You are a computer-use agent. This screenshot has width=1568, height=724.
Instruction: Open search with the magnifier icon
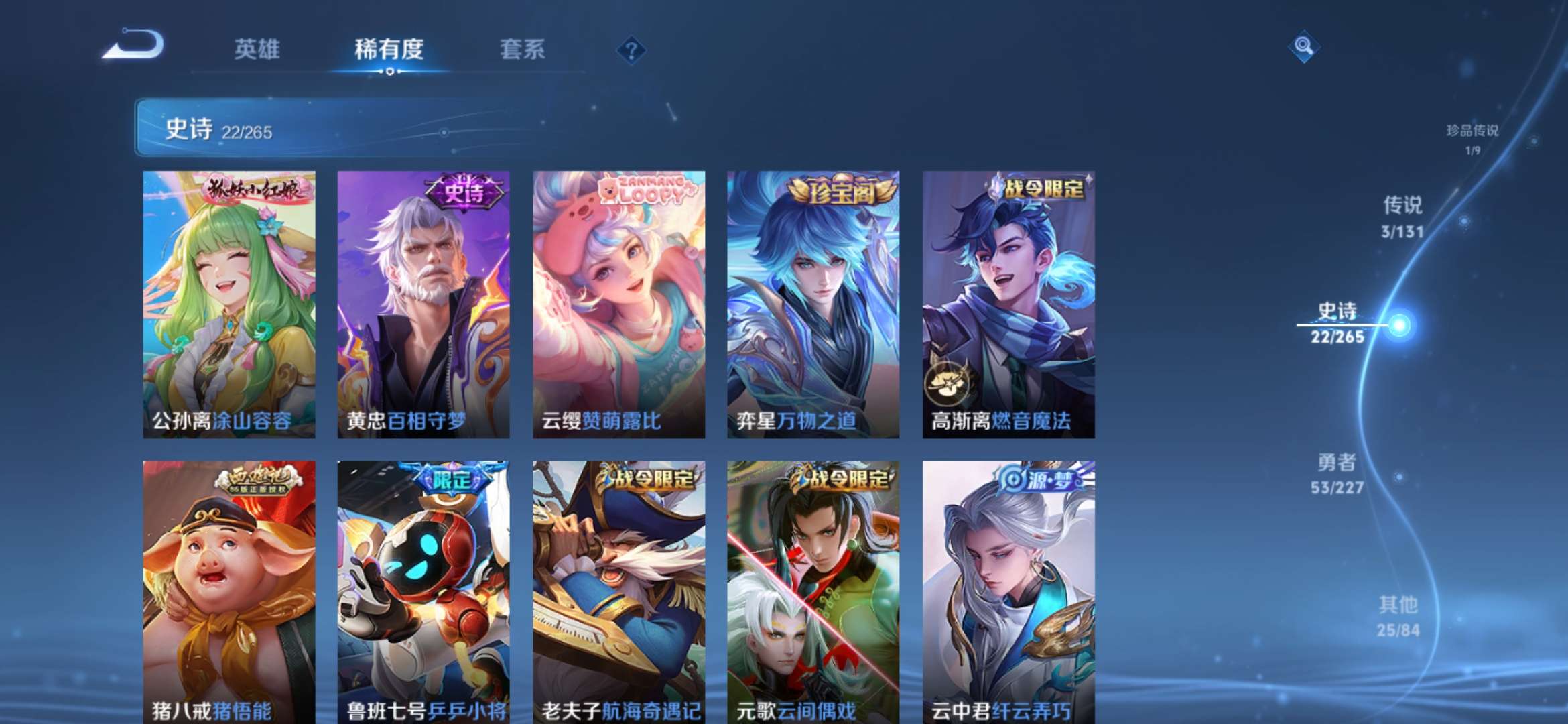pyautogui.click(x=1302, y=49)
